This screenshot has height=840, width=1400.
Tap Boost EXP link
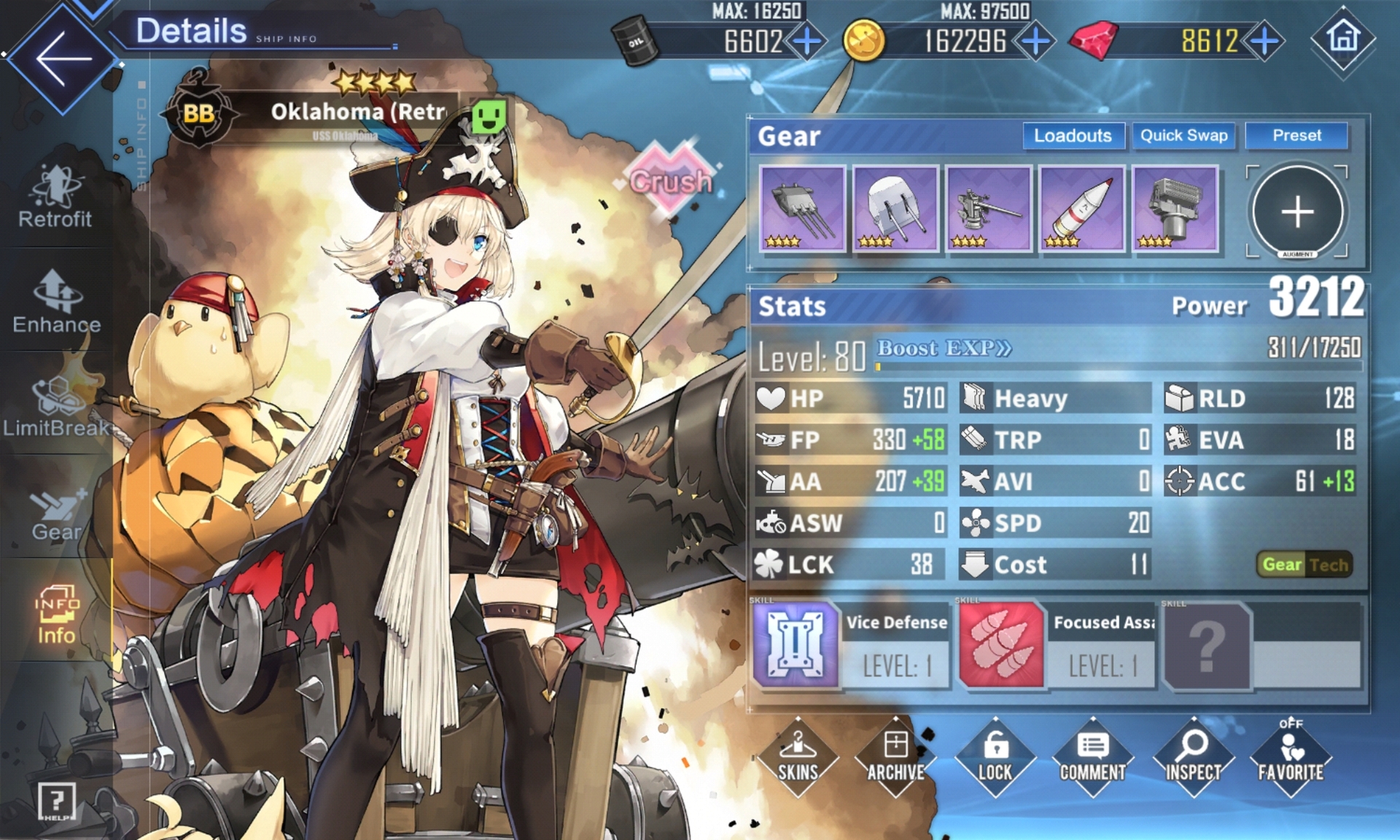pyautogui.click(x=944, y=349)
